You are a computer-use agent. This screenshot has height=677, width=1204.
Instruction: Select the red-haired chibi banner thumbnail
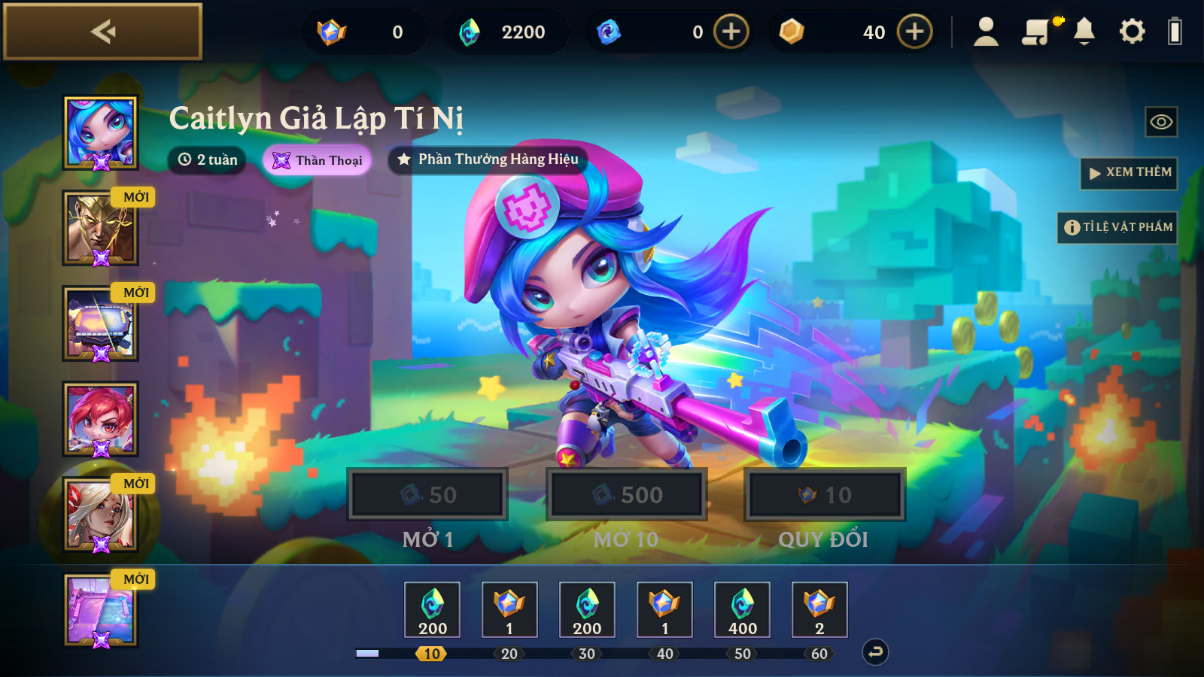[x=100, y=419]
